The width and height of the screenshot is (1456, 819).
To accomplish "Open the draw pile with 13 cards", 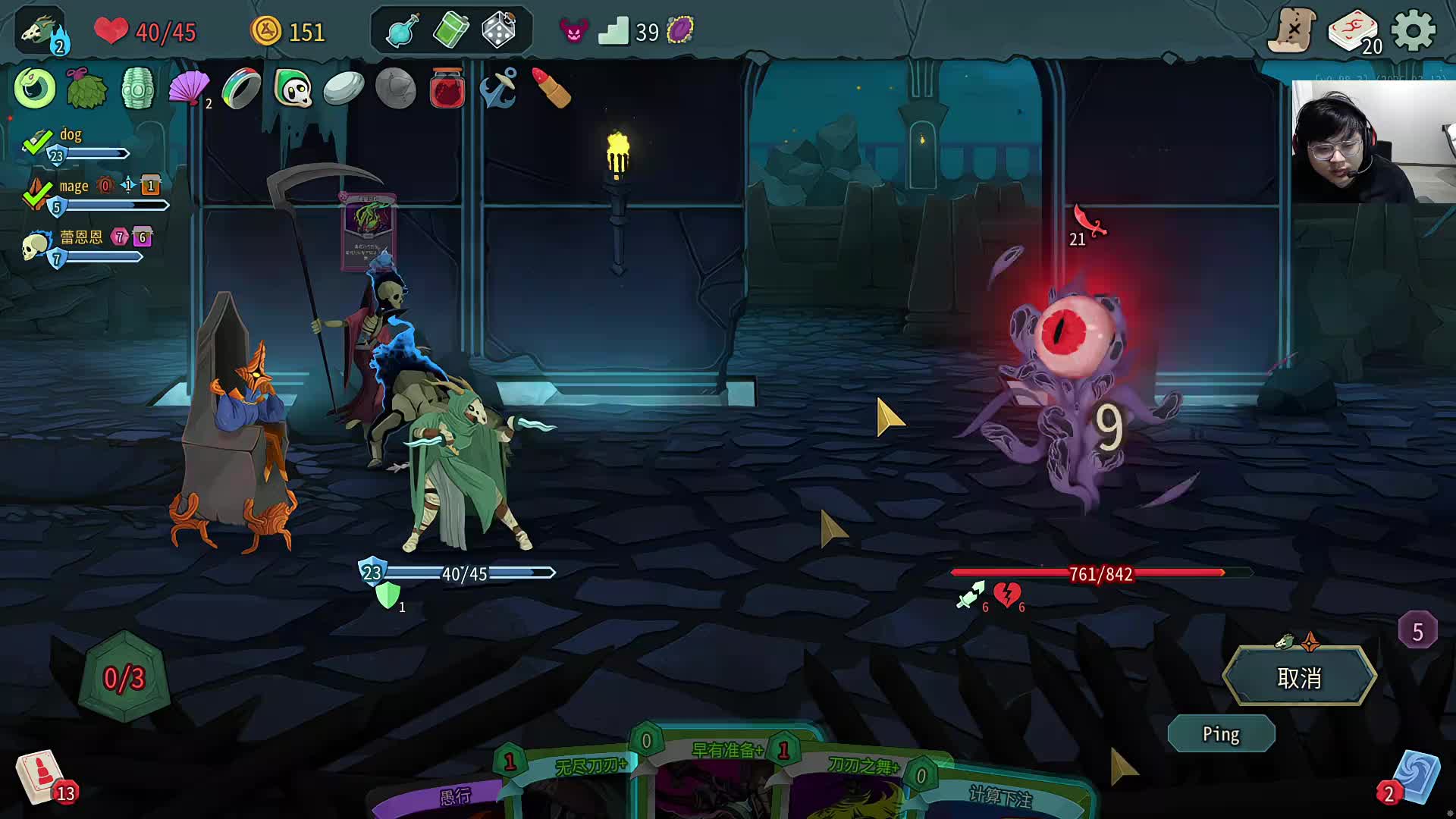I will pos(42,778).
